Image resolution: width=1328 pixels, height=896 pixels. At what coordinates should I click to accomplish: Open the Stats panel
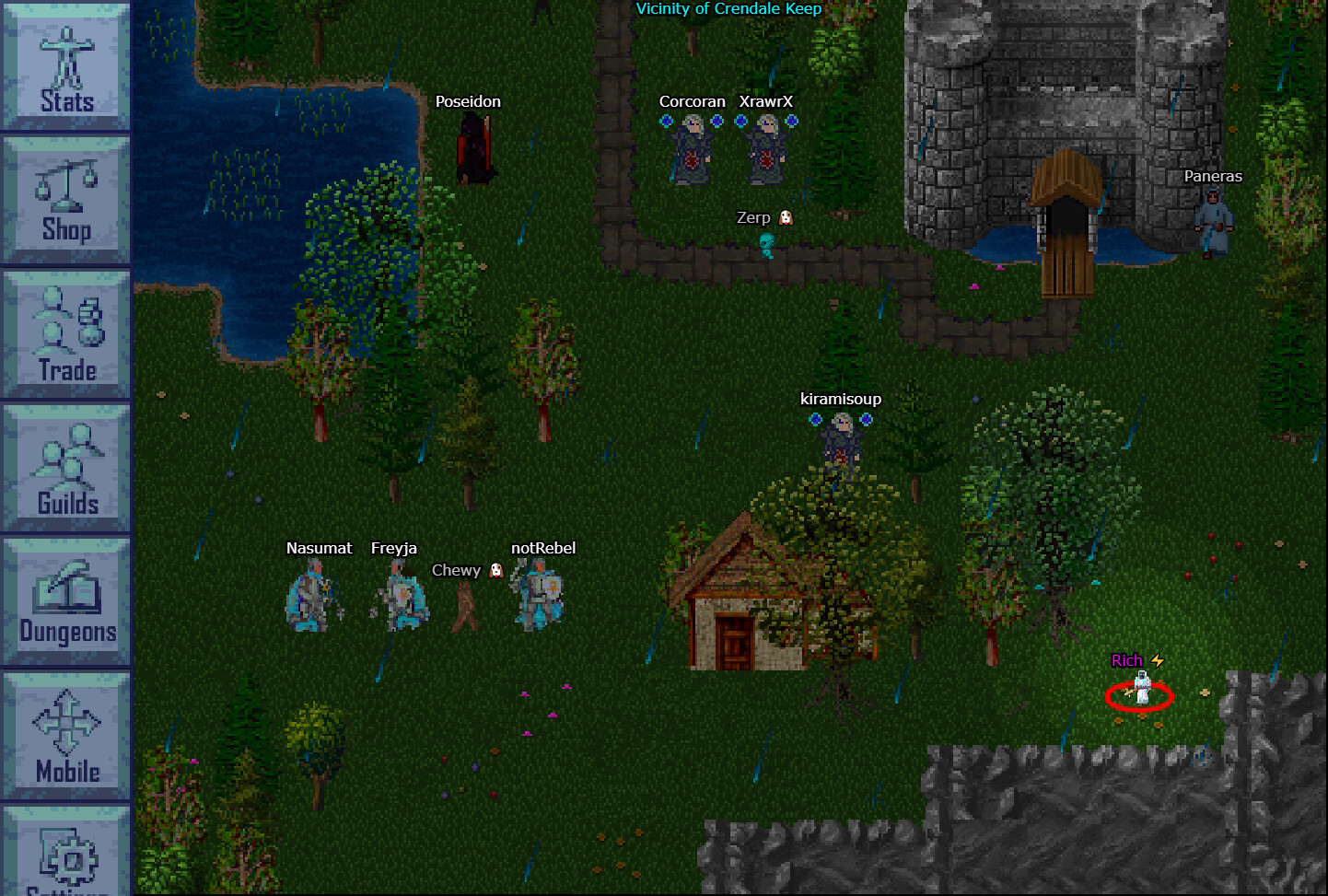(64, 64)
